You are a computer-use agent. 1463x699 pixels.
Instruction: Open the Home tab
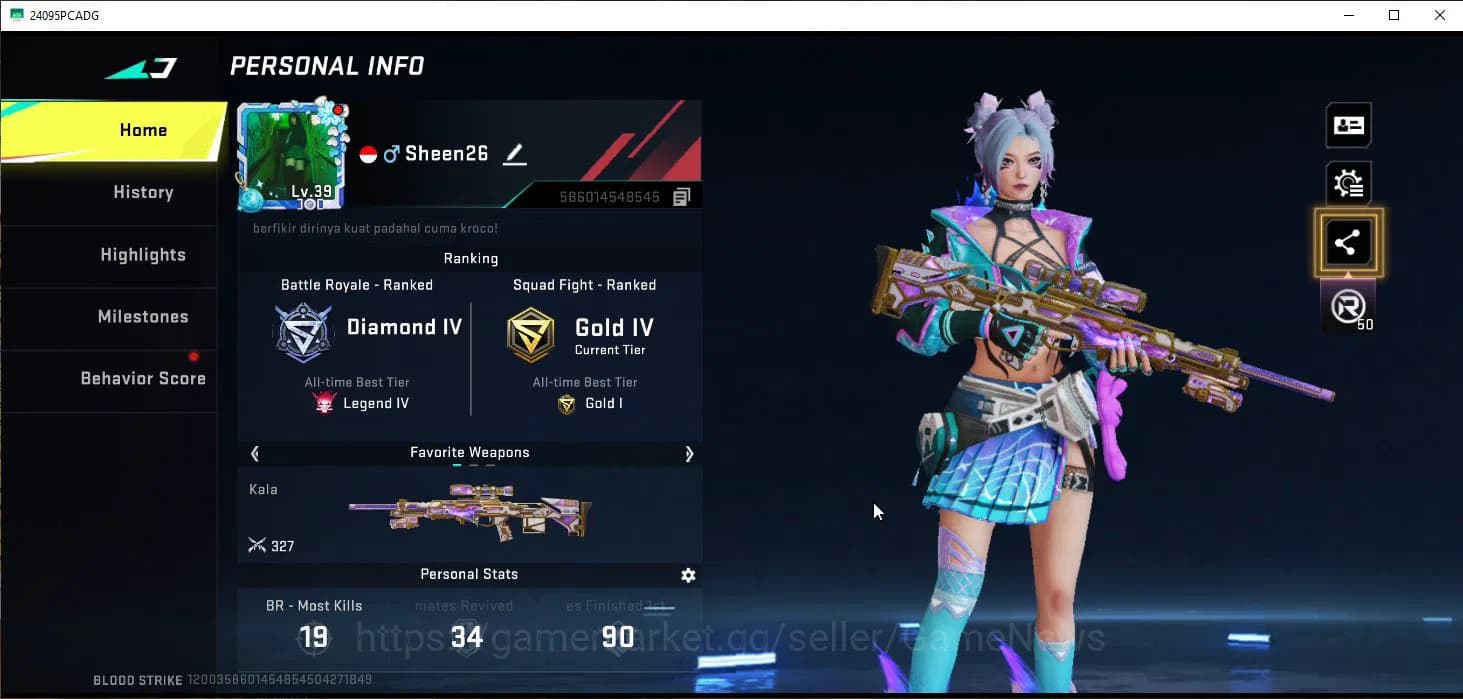143,130
